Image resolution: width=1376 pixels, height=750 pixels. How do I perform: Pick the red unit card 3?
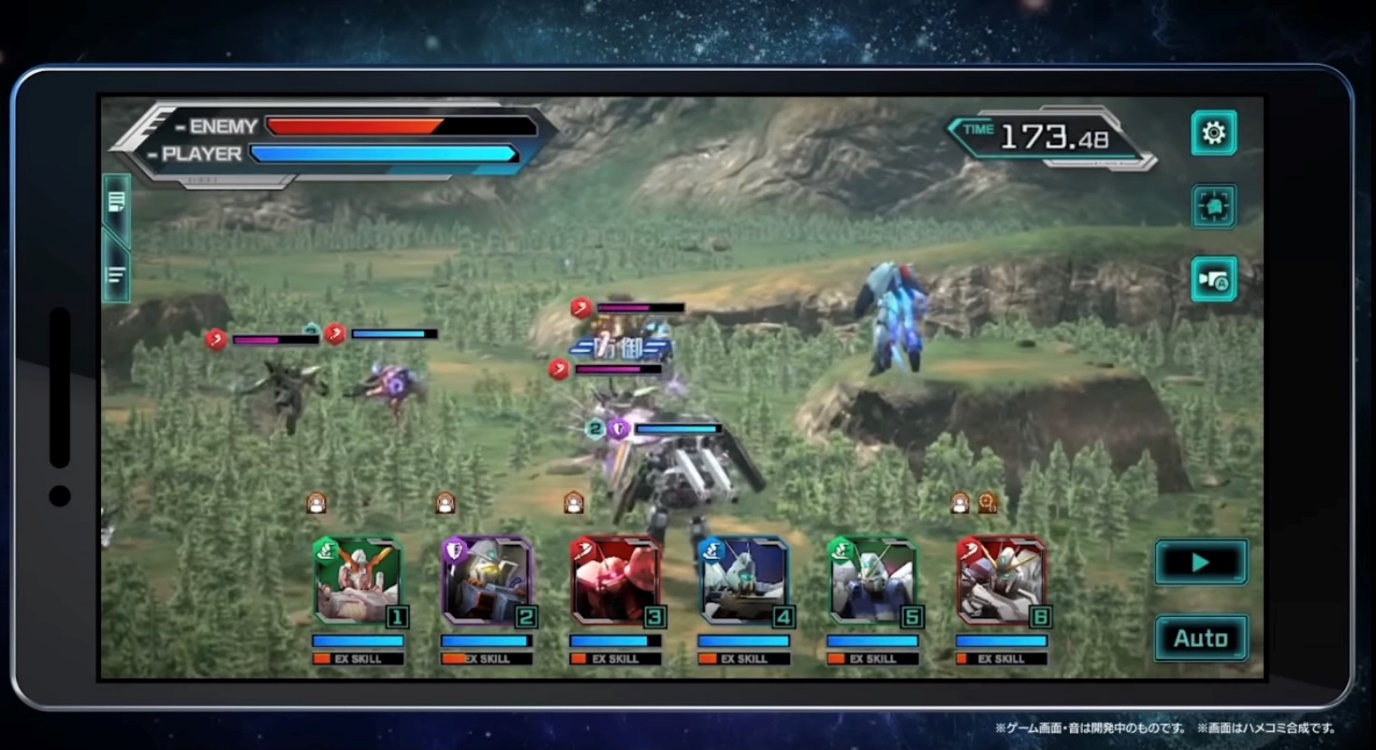(615, 581)
